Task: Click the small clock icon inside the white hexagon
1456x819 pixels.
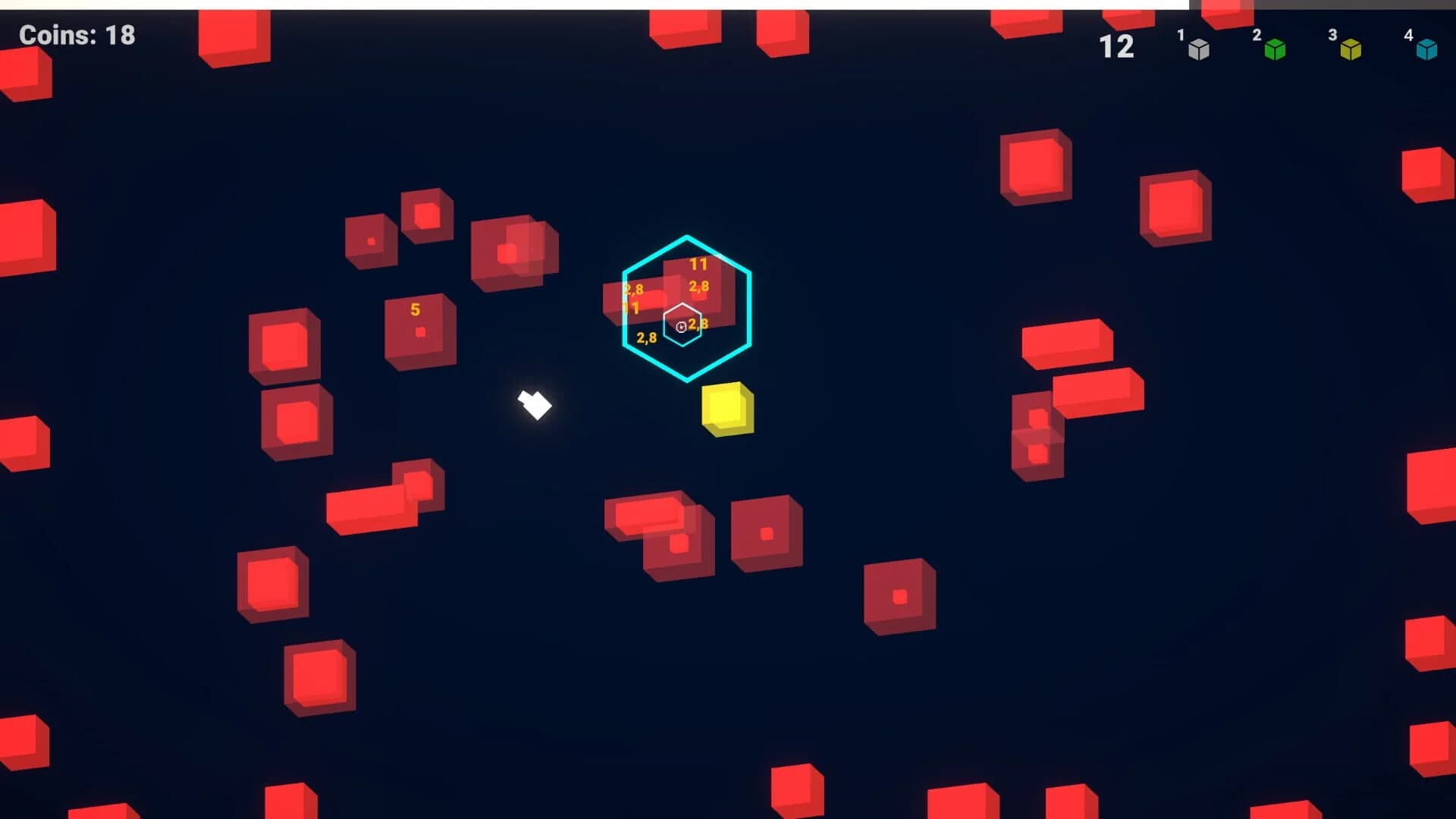Action: [680, 326]
